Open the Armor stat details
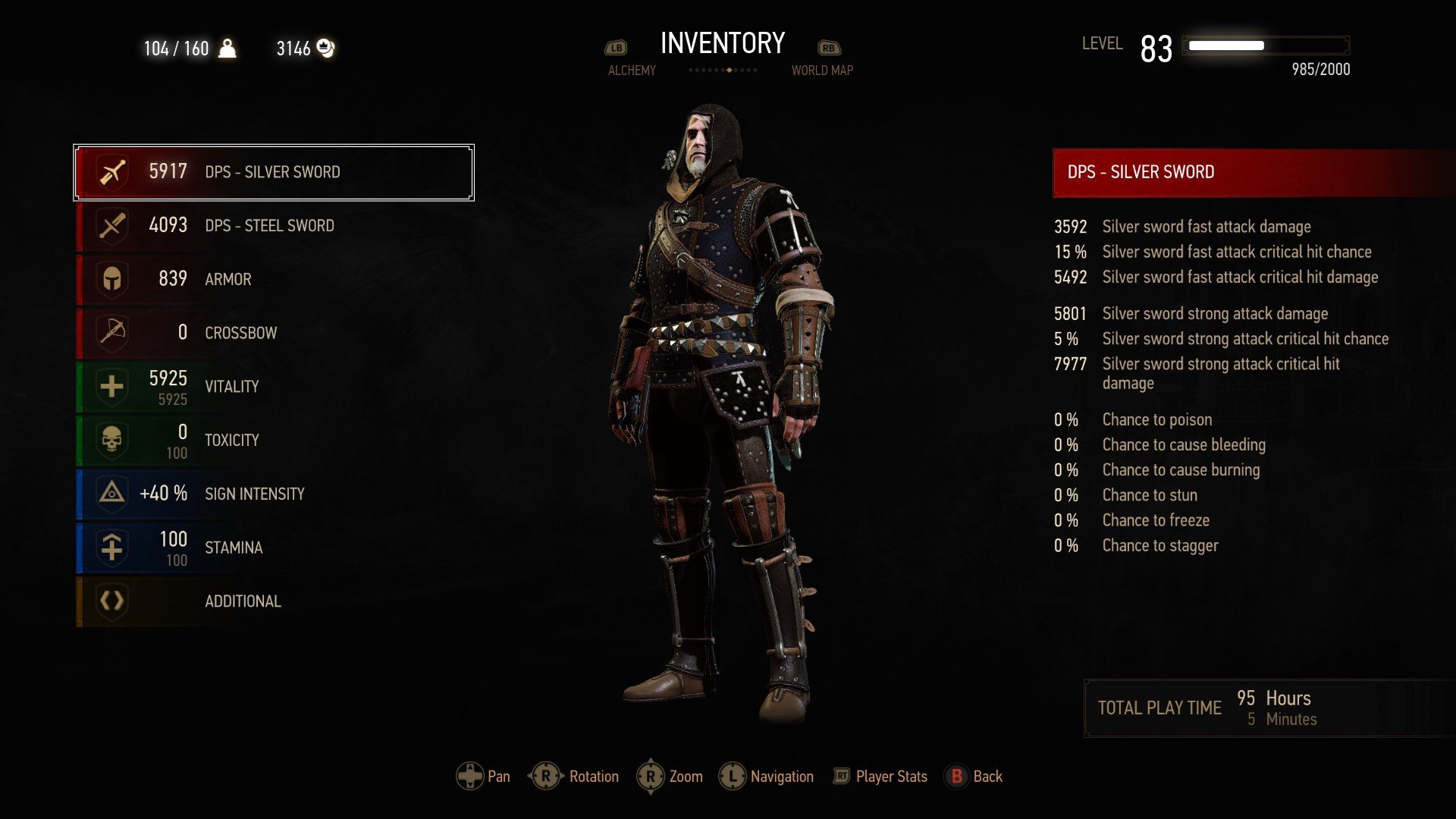The height and width of the screenshot is (819, 1456). [x=273, y=279]
